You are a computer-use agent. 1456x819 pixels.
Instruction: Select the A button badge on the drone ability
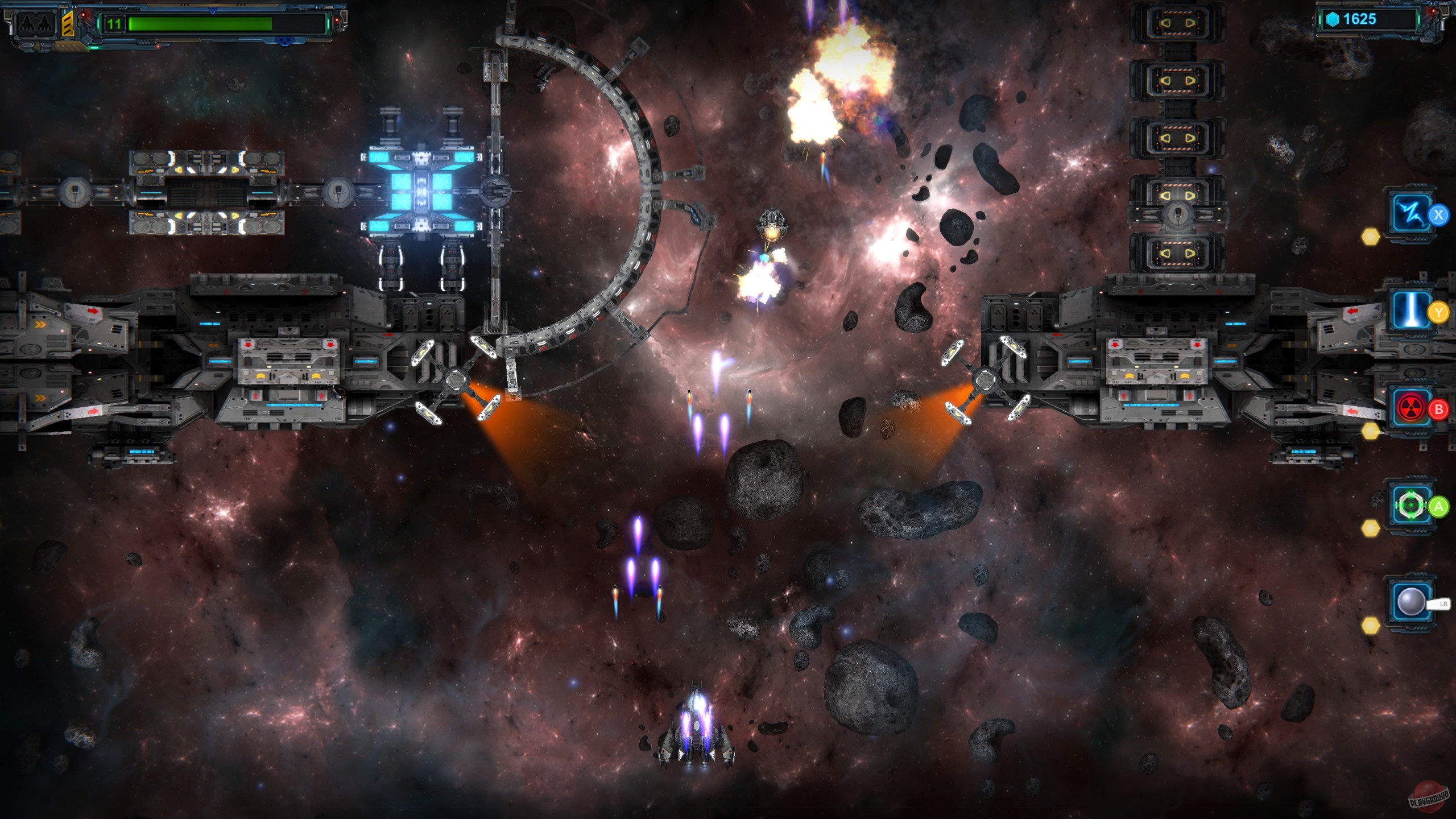click(x=1438, y=506)
